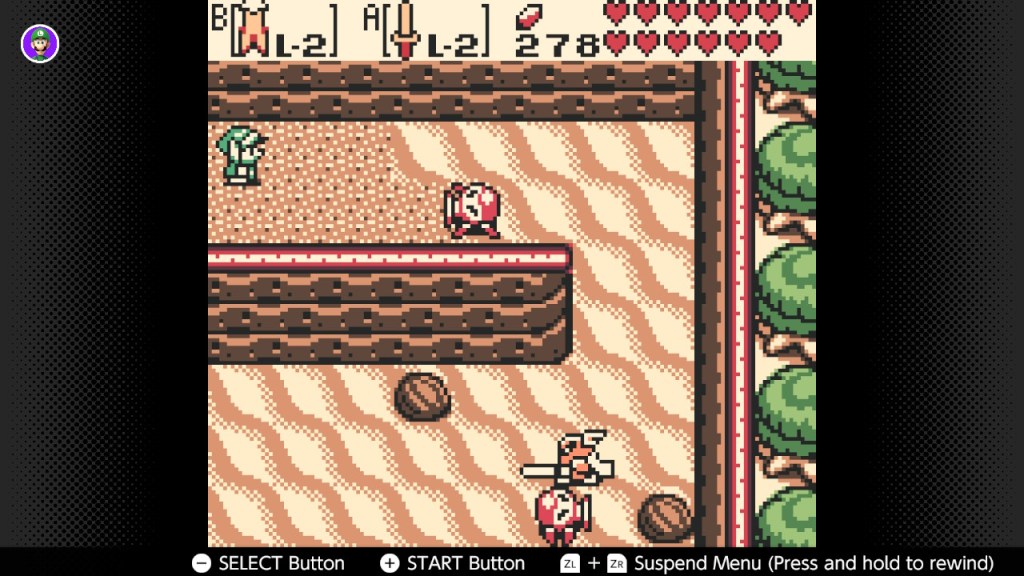Open the Luigi player profile avatar
The image size is (1024, 576).
coord(40,43)
